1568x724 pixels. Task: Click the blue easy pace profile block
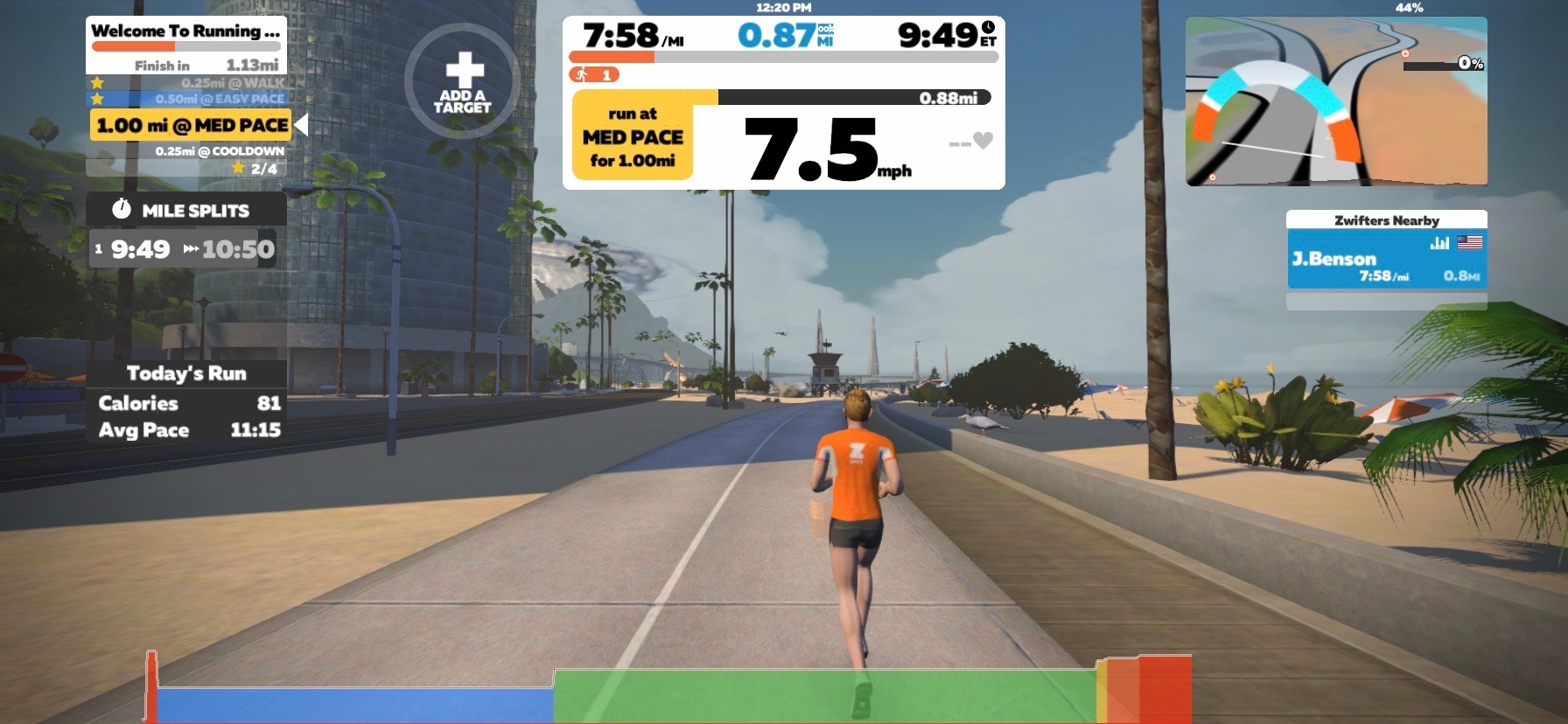(x=354, y=705)
